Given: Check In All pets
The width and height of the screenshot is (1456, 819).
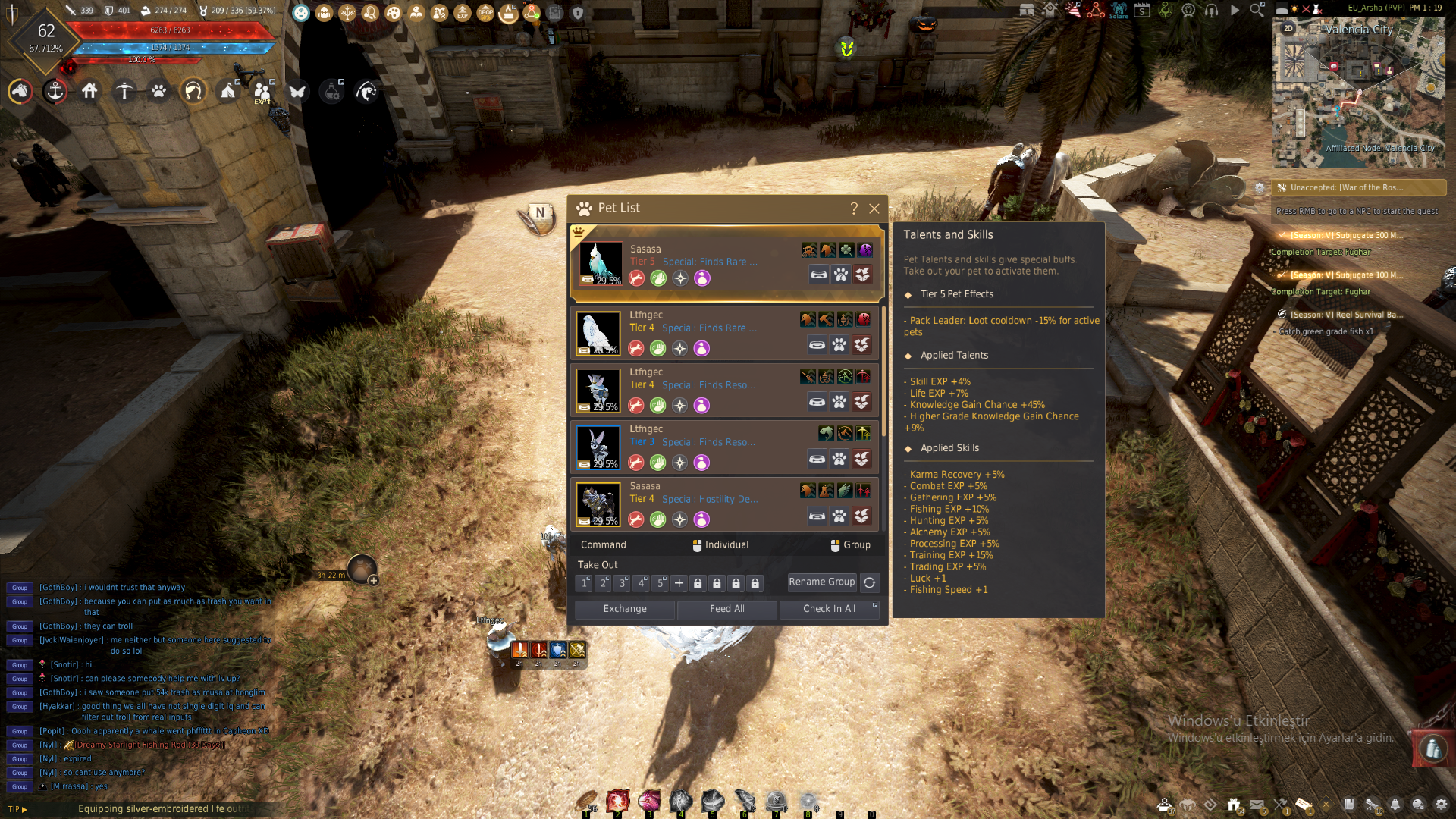Looking at the screenshot, I should (829, 609).
